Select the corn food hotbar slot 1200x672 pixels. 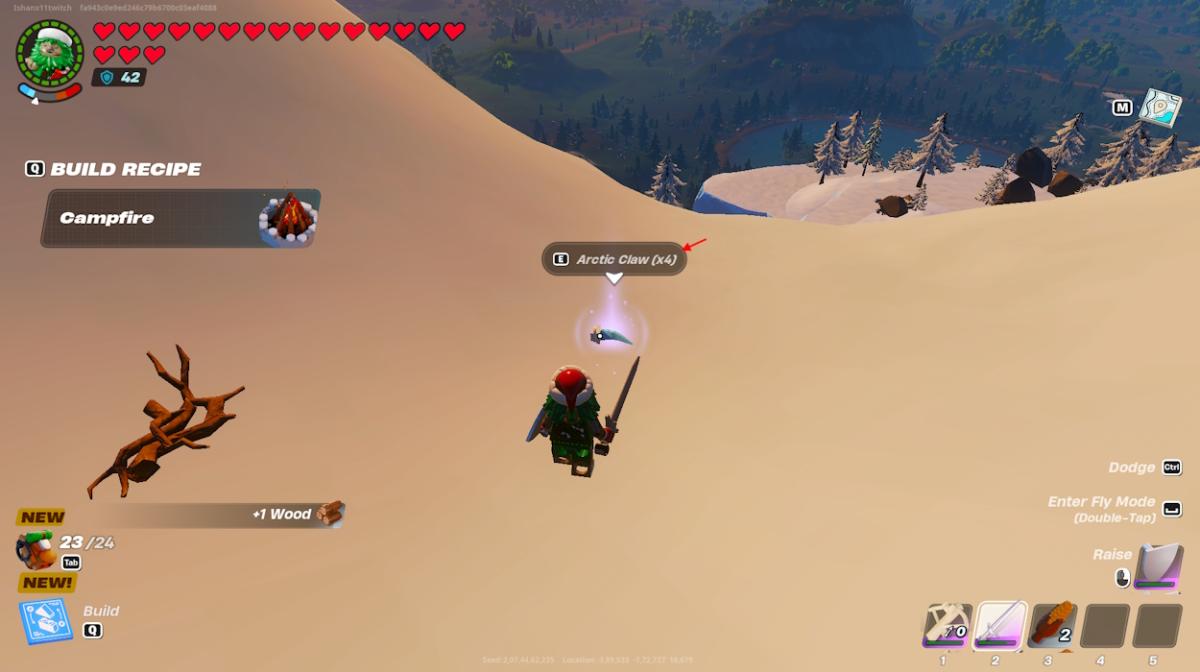[x=1052, y=626]
